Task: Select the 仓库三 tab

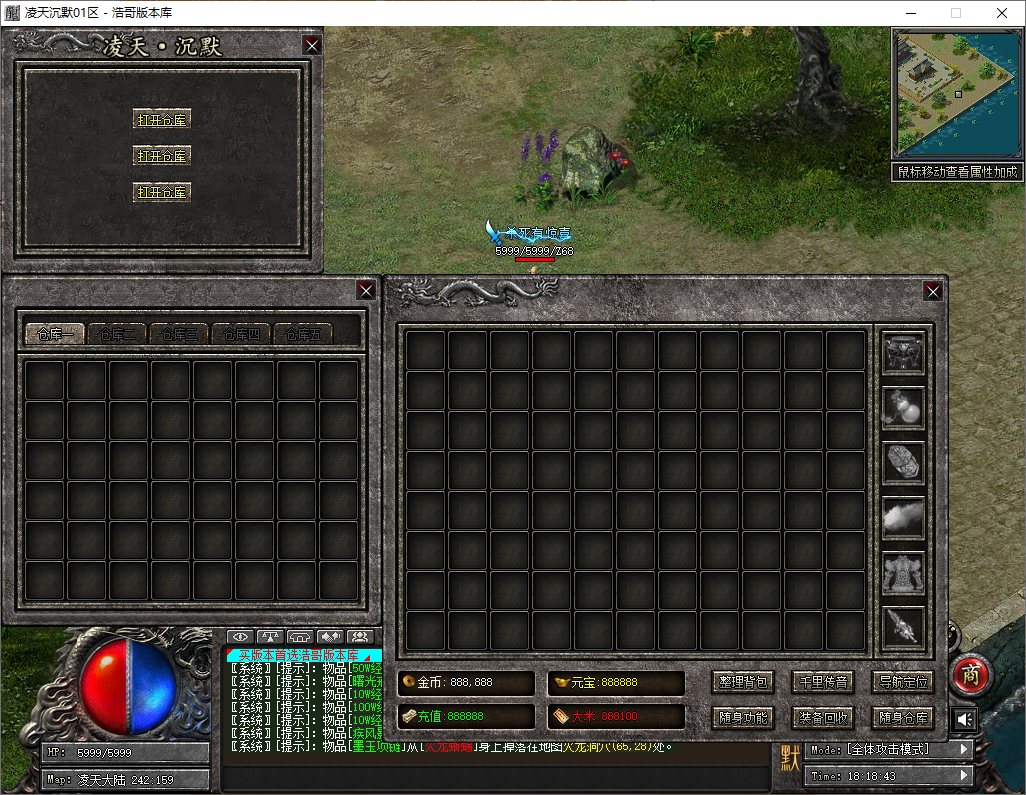Action: [180, 334]
